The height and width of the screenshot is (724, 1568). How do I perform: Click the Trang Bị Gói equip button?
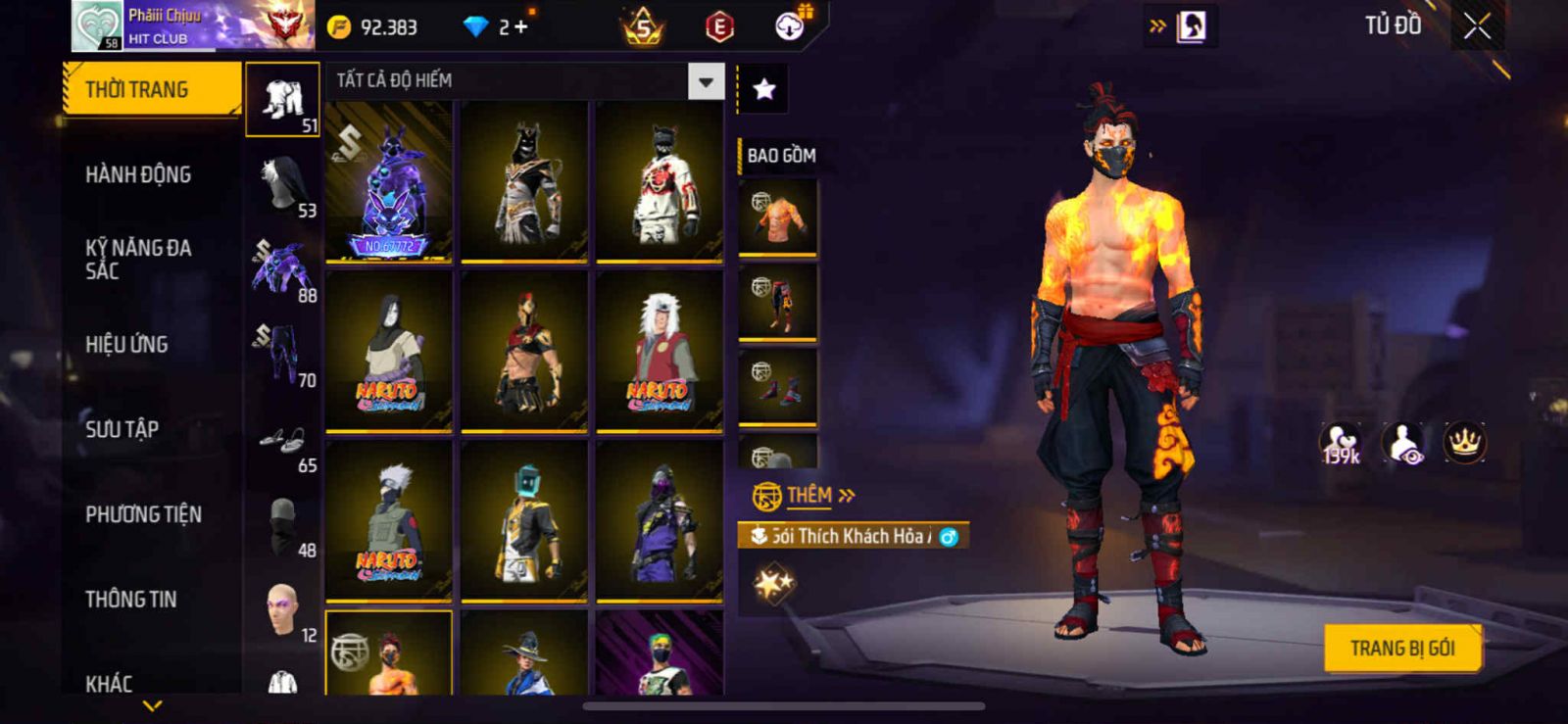coord(1401,649)
